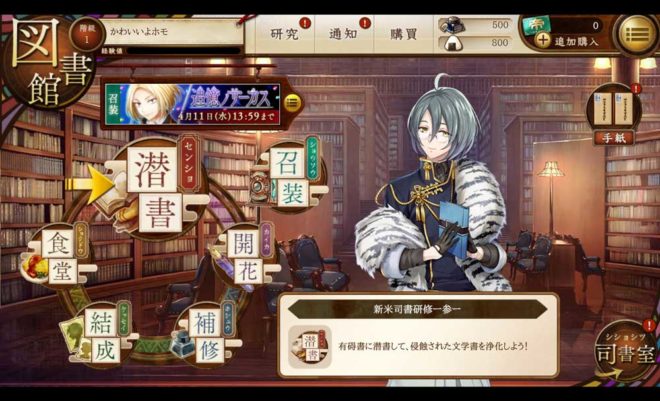Open the 購買 shop tab
The width and height of the screenshot is (660, 401).
click(x=404, y=33)
